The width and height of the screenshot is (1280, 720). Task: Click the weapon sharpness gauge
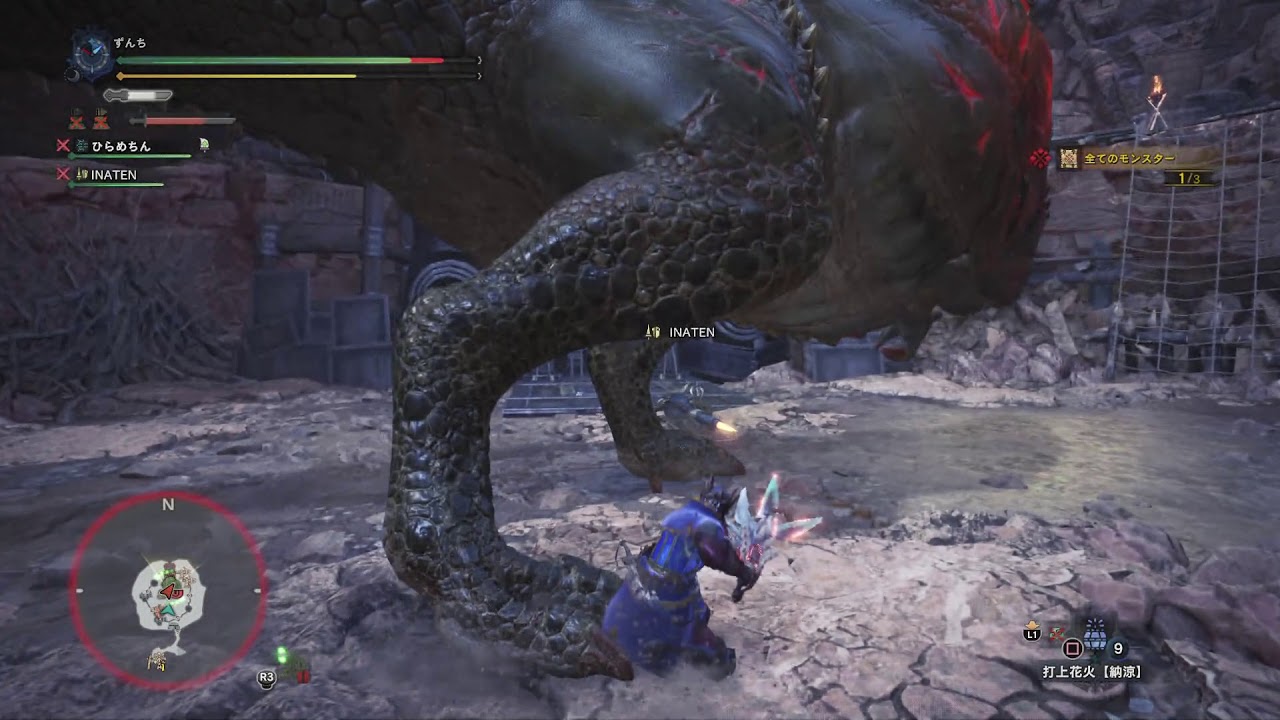pyautogui.click(x=138, y=96)
